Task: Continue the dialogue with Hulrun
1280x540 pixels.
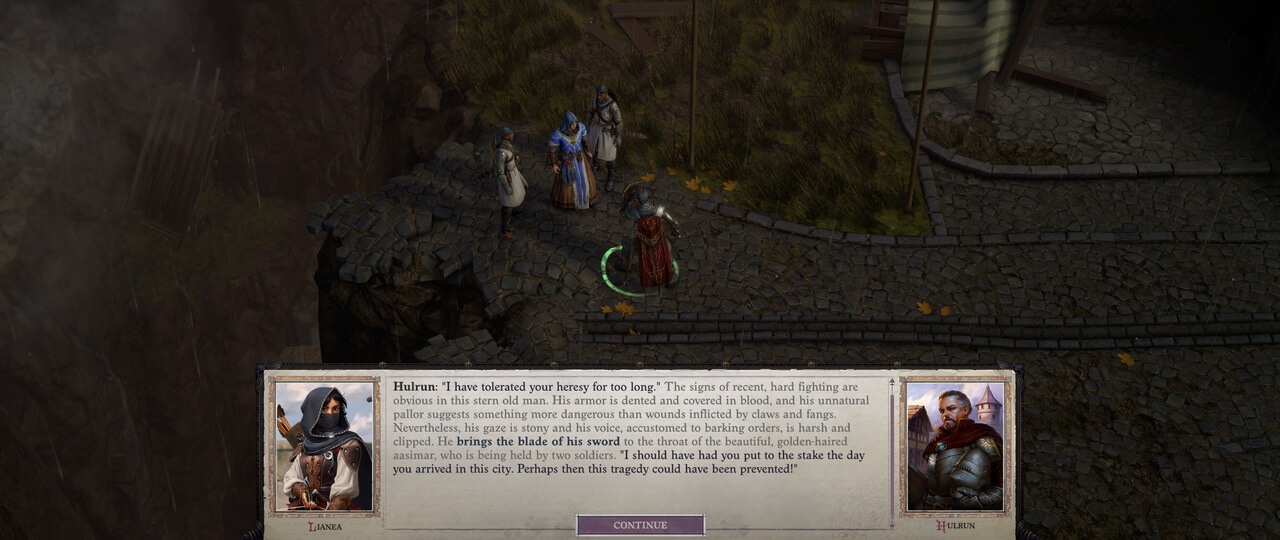Action: pyautogui.click(x=640, y=525)
